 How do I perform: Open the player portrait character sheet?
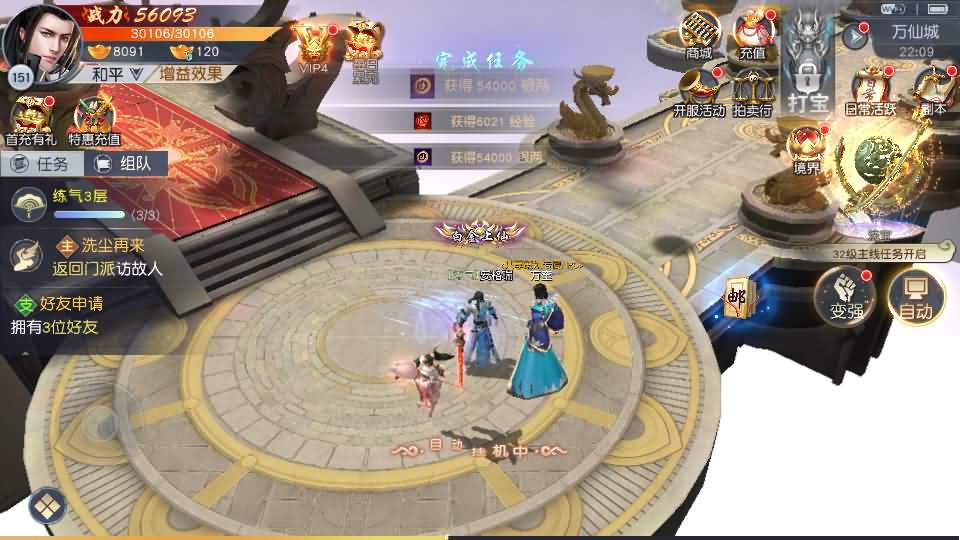pos(40,40)
